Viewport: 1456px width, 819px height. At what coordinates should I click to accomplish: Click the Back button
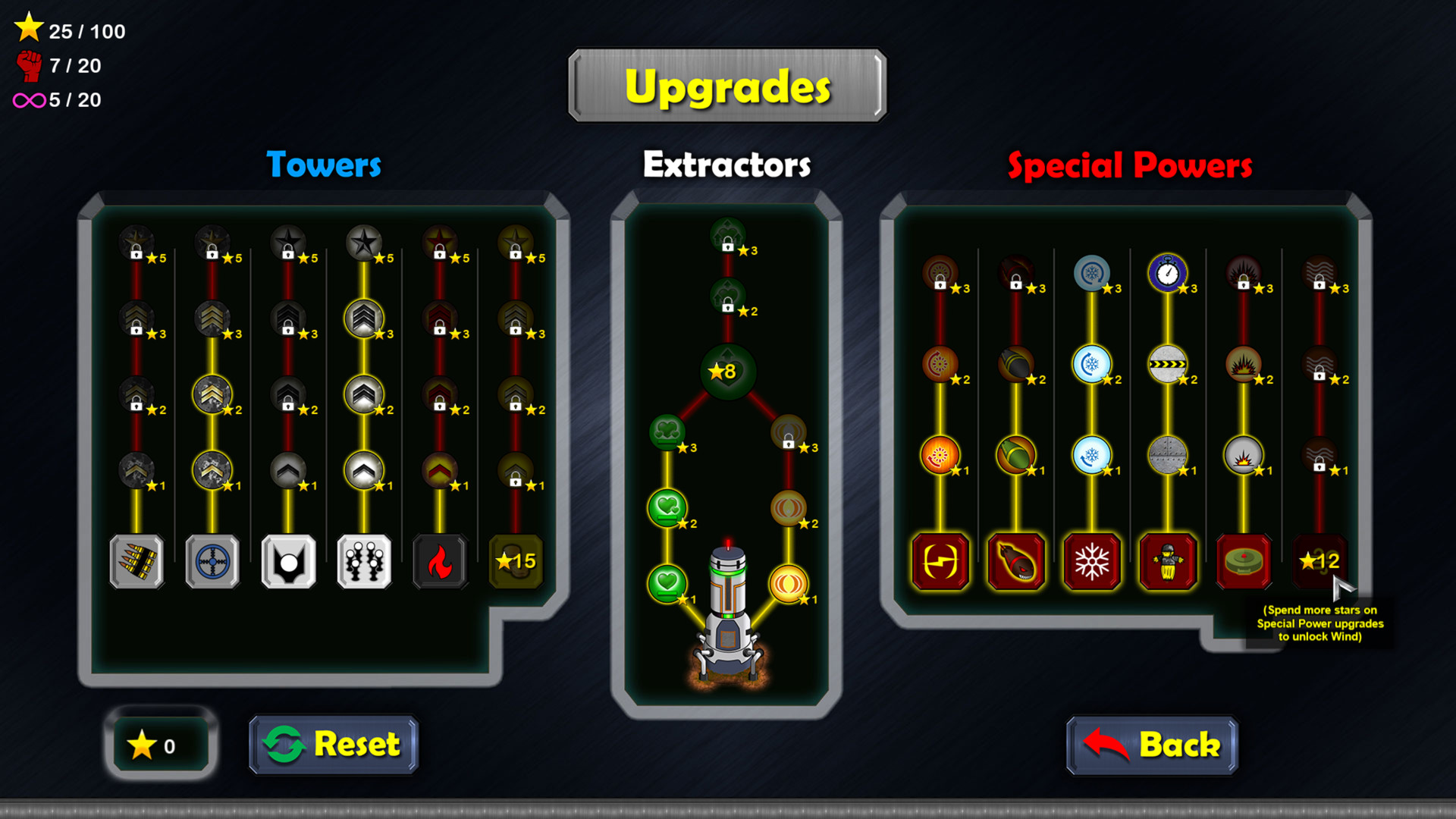[1152, 745]
